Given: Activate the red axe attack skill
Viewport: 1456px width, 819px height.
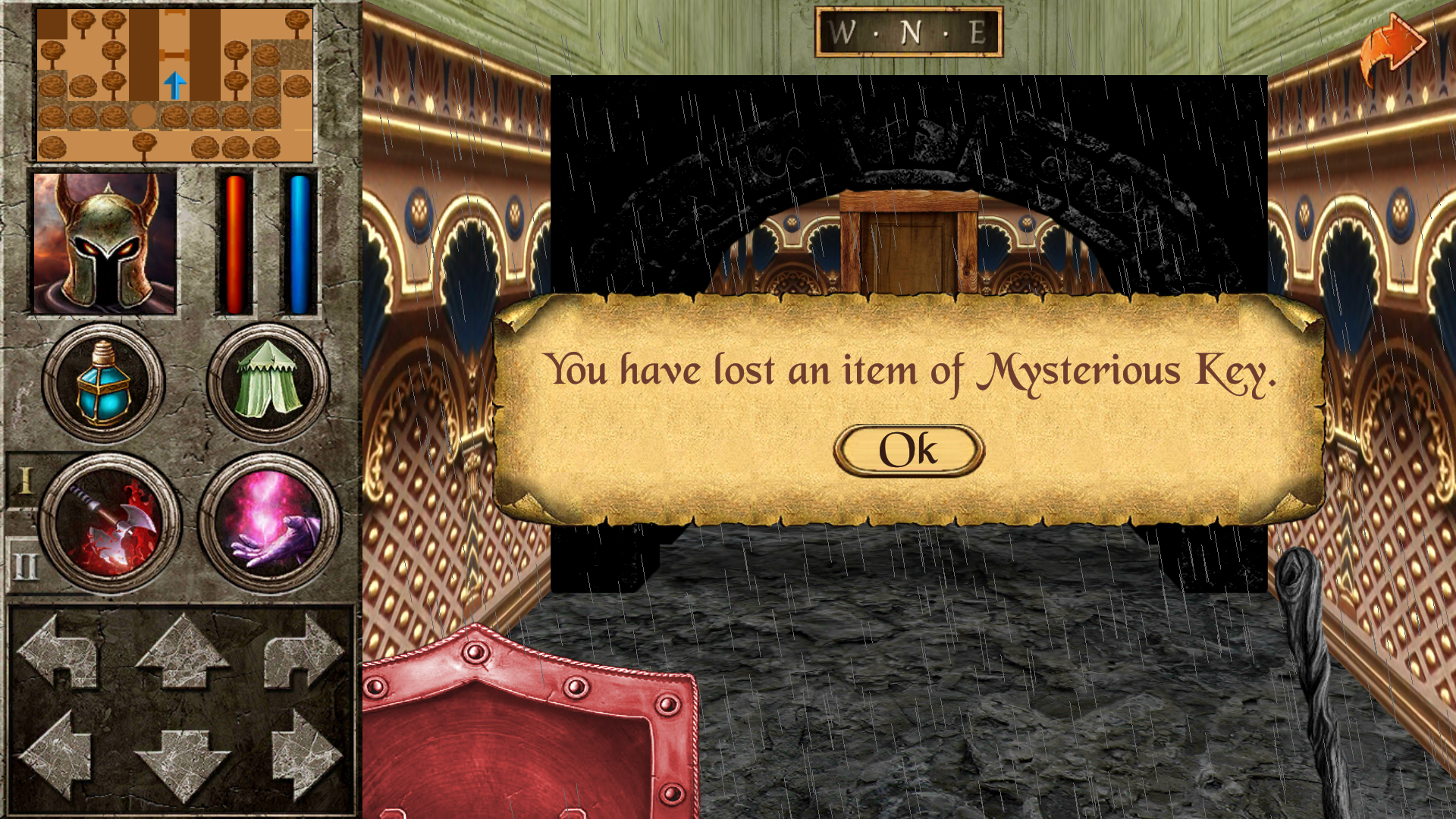Looking at the screenshot, I should (111, 522).
